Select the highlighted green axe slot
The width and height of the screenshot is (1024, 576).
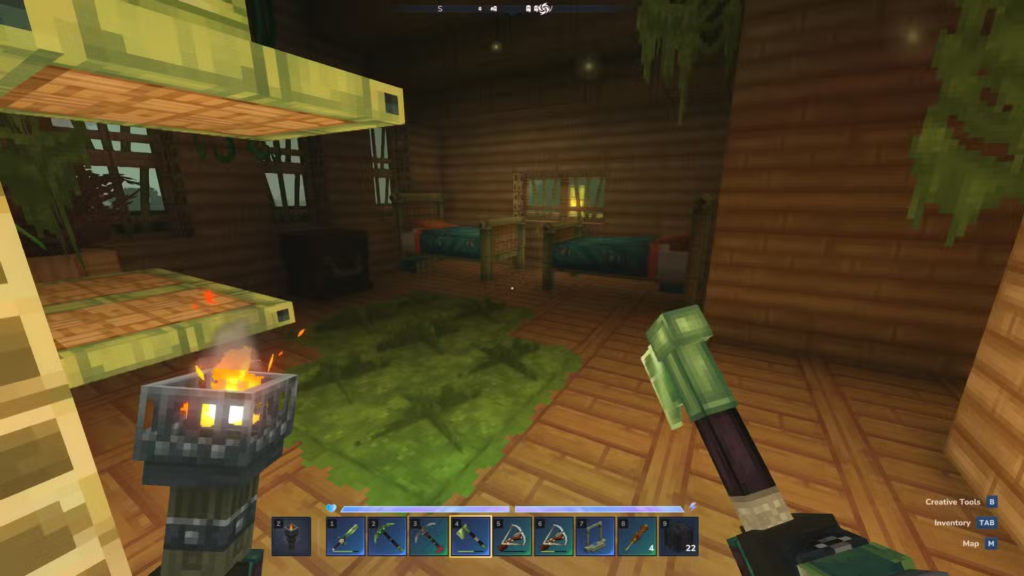click(x=470, y=536)
